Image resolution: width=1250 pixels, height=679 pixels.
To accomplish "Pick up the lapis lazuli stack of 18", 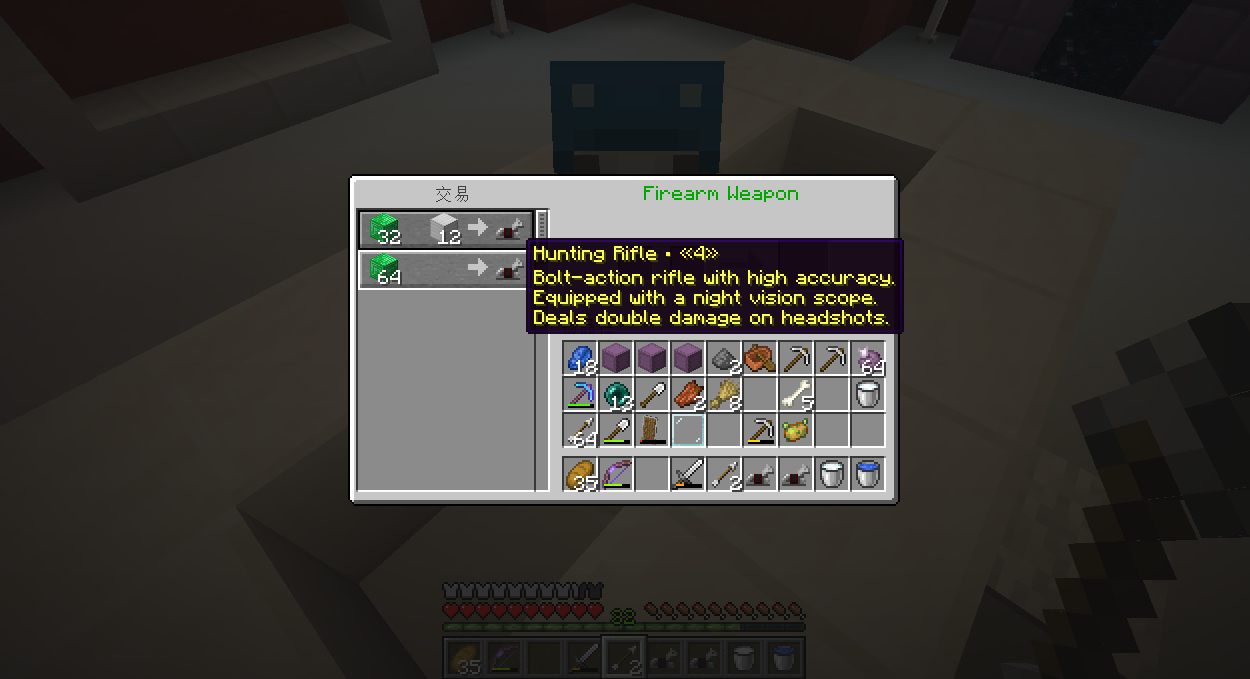I will pyautogui.click(x=580, y=358).
